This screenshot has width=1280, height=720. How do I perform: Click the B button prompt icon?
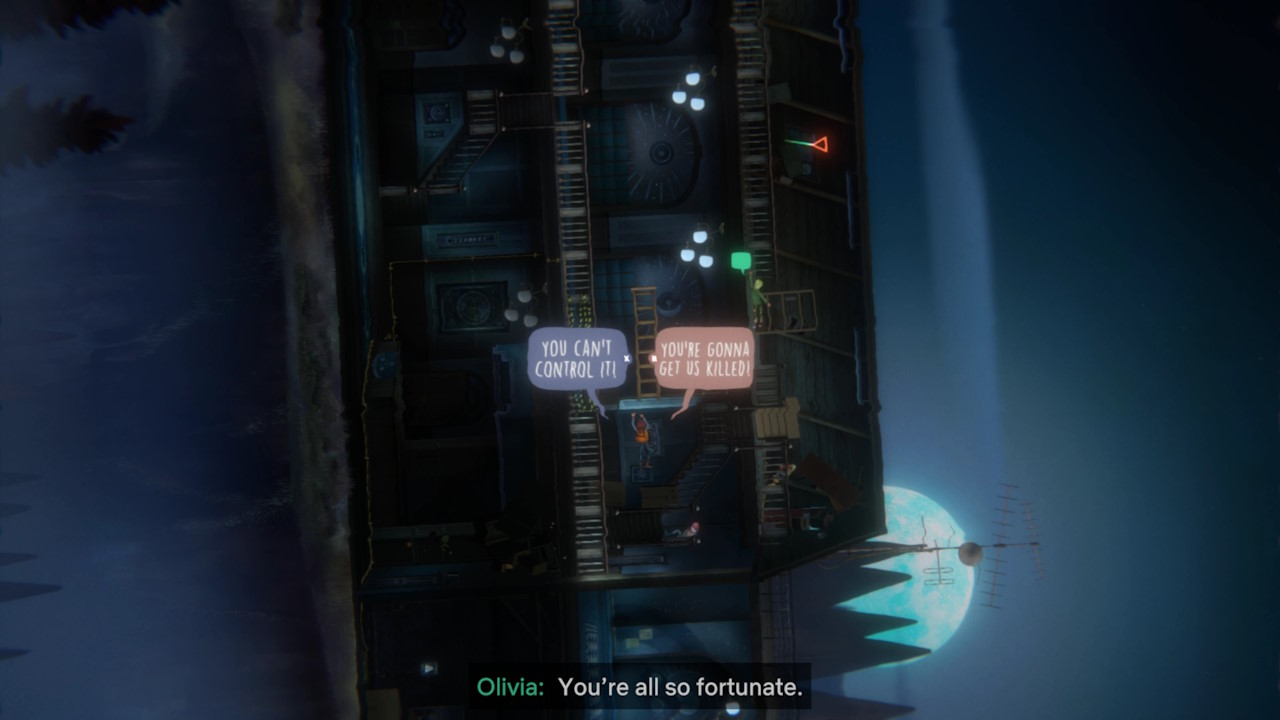(x=653, y=358)
